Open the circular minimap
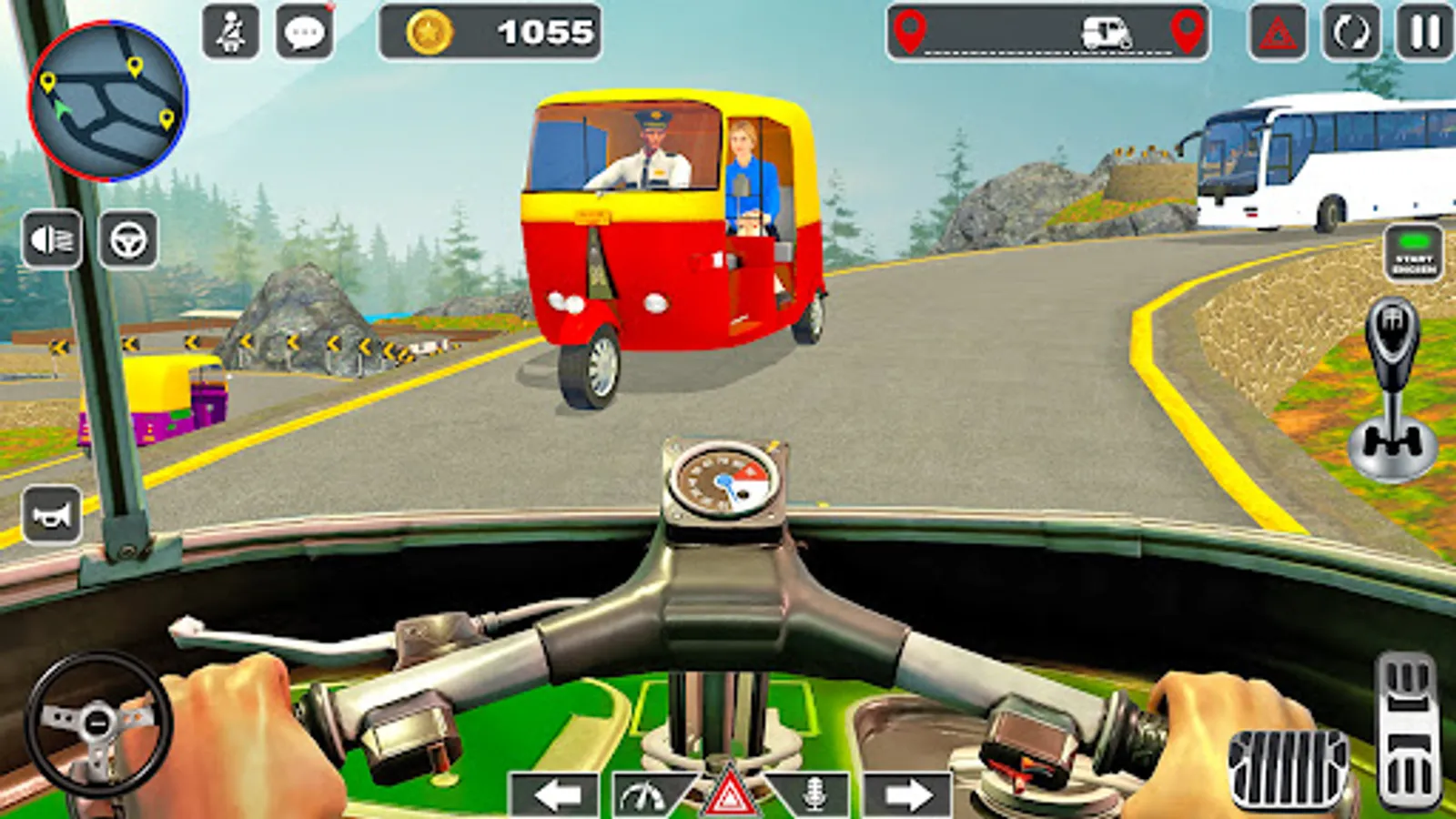 point(107,100)
